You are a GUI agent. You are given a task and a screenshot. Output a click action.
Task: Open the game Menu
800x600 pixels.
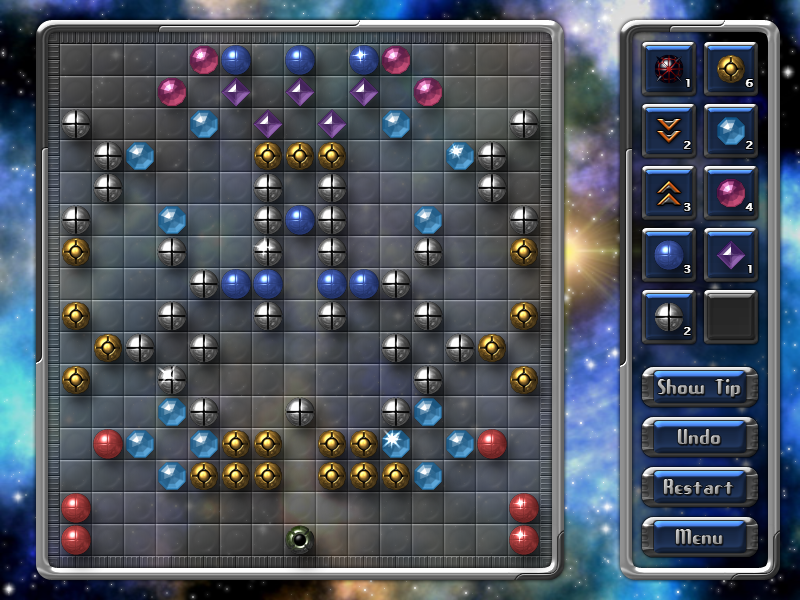tap(699, 537)
